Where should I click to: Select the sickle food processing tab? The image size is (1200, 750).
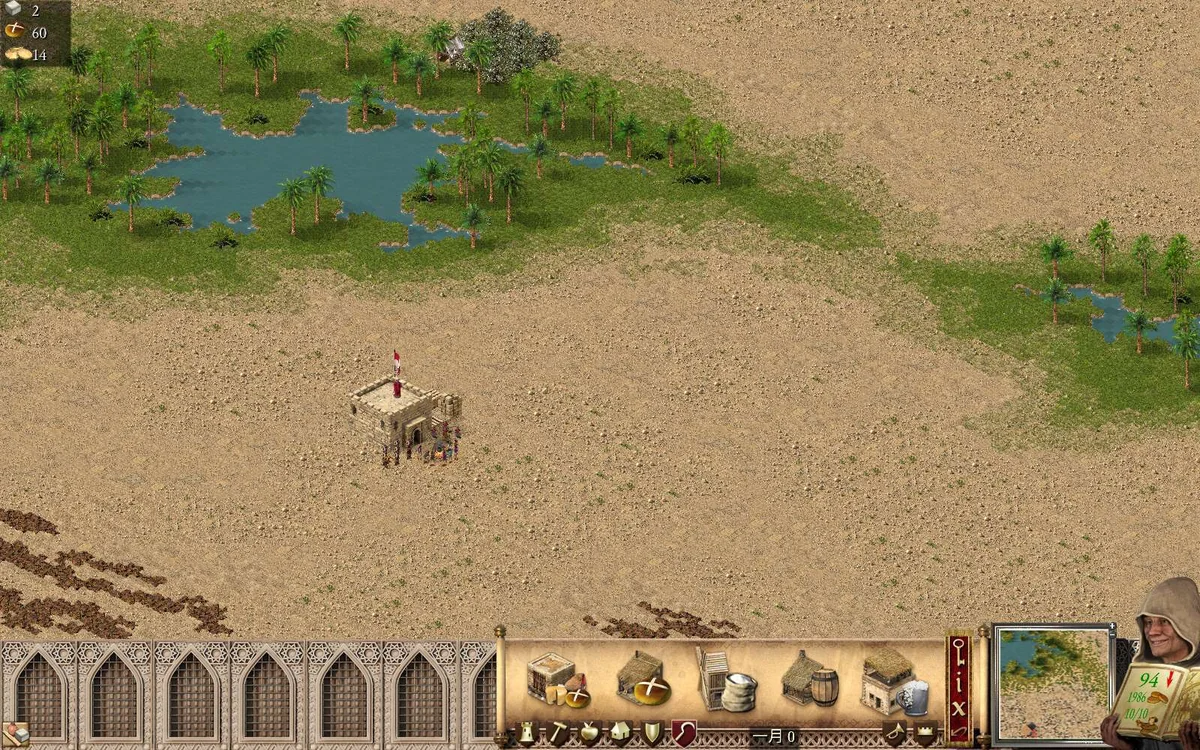tap(683, 733)
